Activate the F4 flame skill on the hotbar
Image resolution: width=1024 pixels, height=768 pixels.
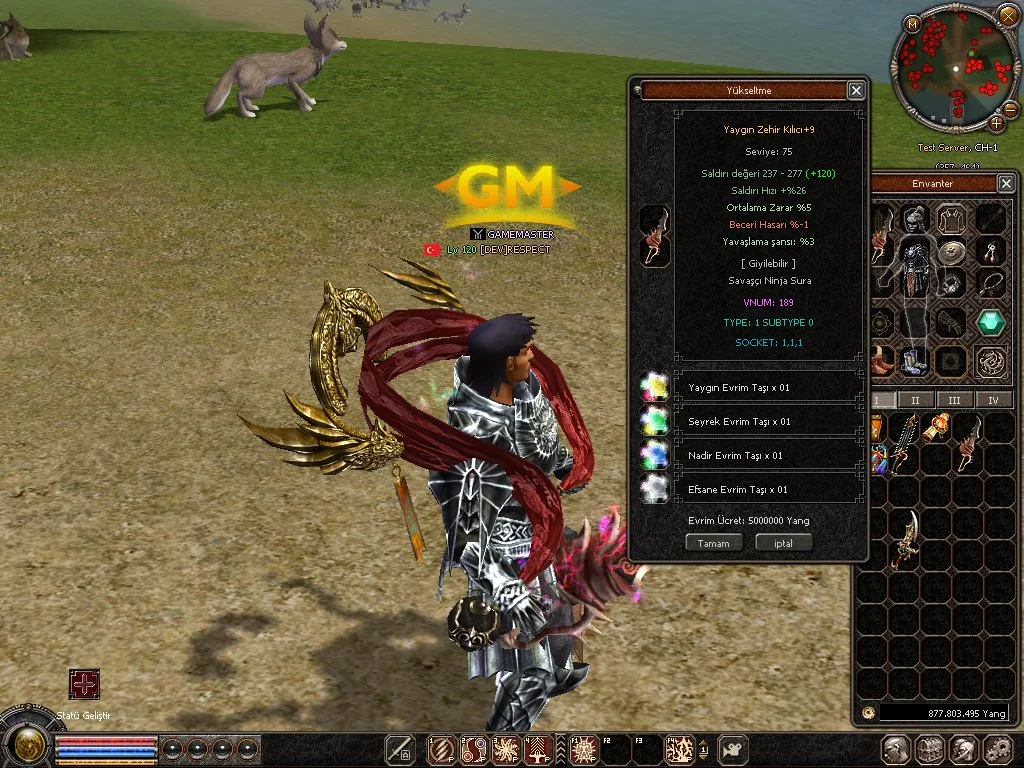[681, 748]
